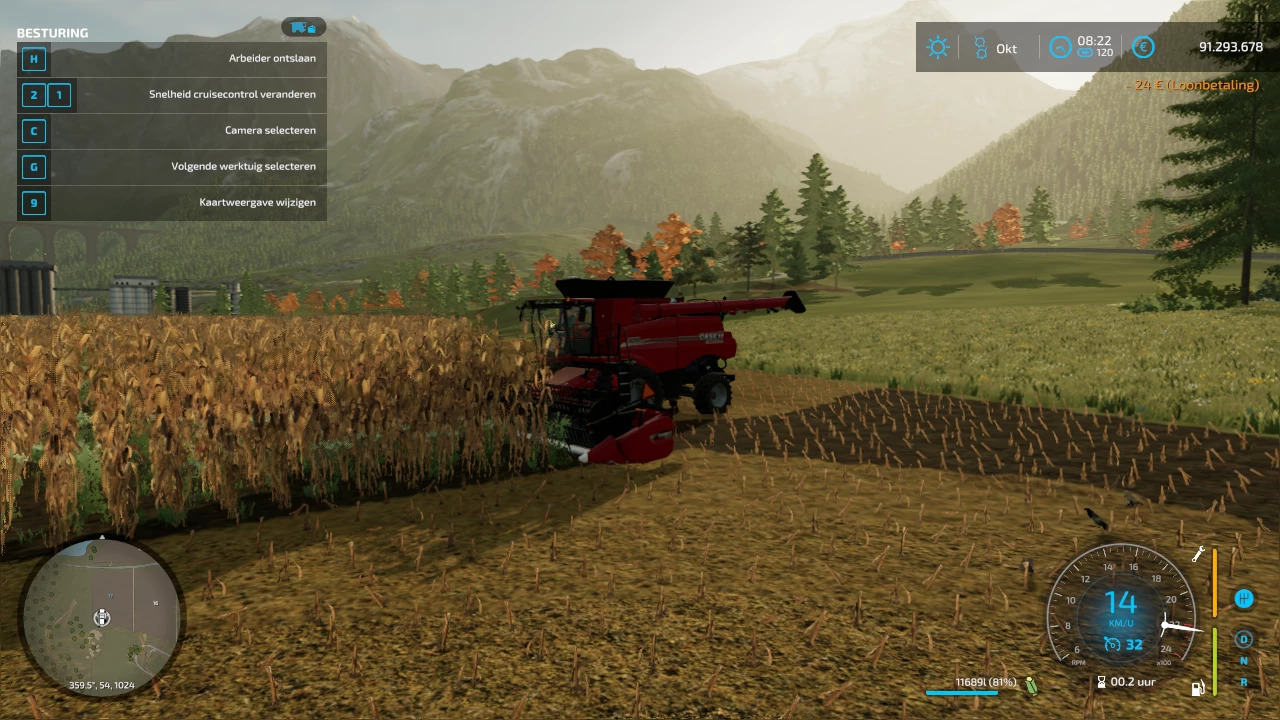Click the euro money icon

(1143, 47)
